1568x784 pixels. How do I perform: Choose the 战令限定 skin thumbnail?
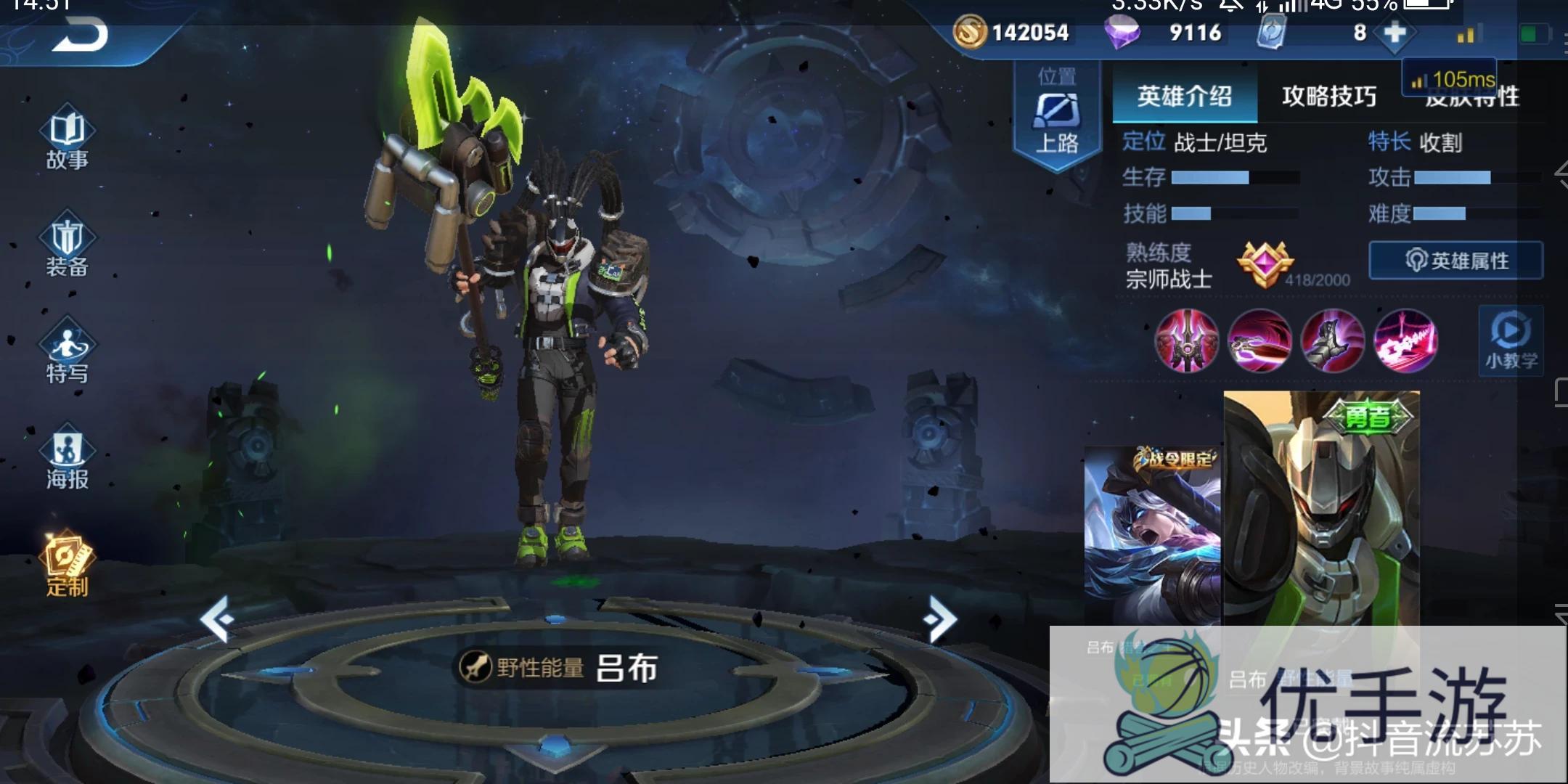coord(1152,537)
